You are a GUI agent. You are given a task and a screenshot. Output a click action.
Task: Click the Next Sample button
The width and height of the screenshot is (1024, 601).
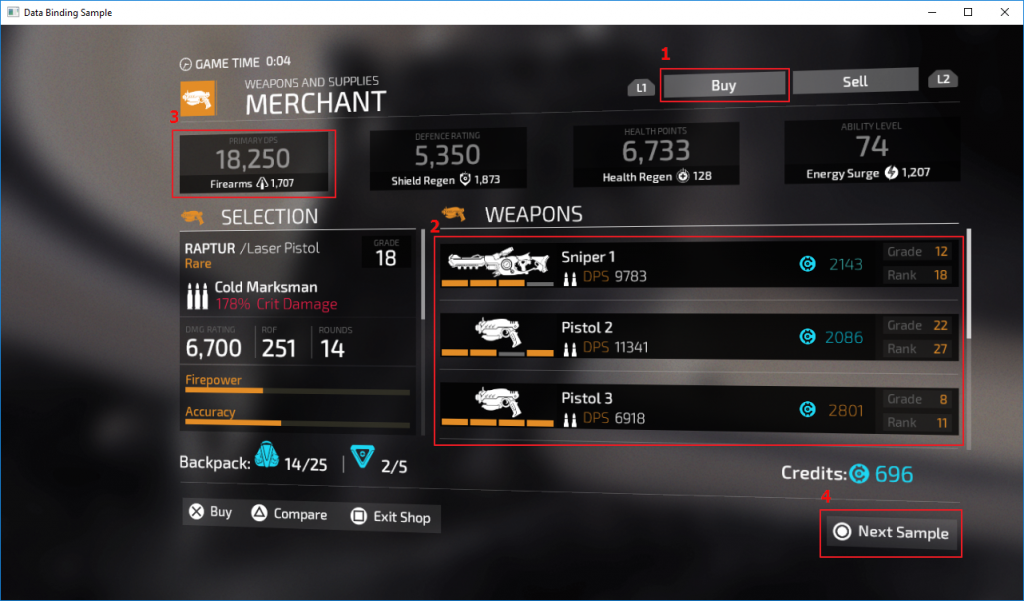(x=892, y=533)
